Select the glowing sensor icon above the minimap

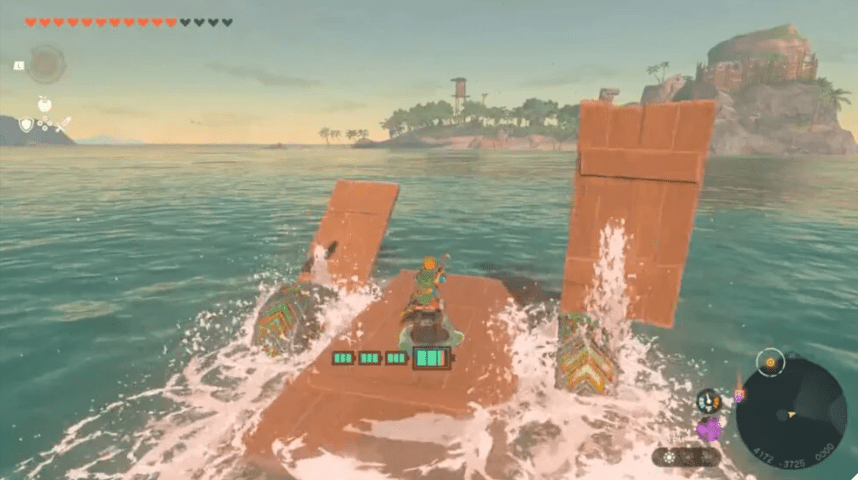(770, 362)
